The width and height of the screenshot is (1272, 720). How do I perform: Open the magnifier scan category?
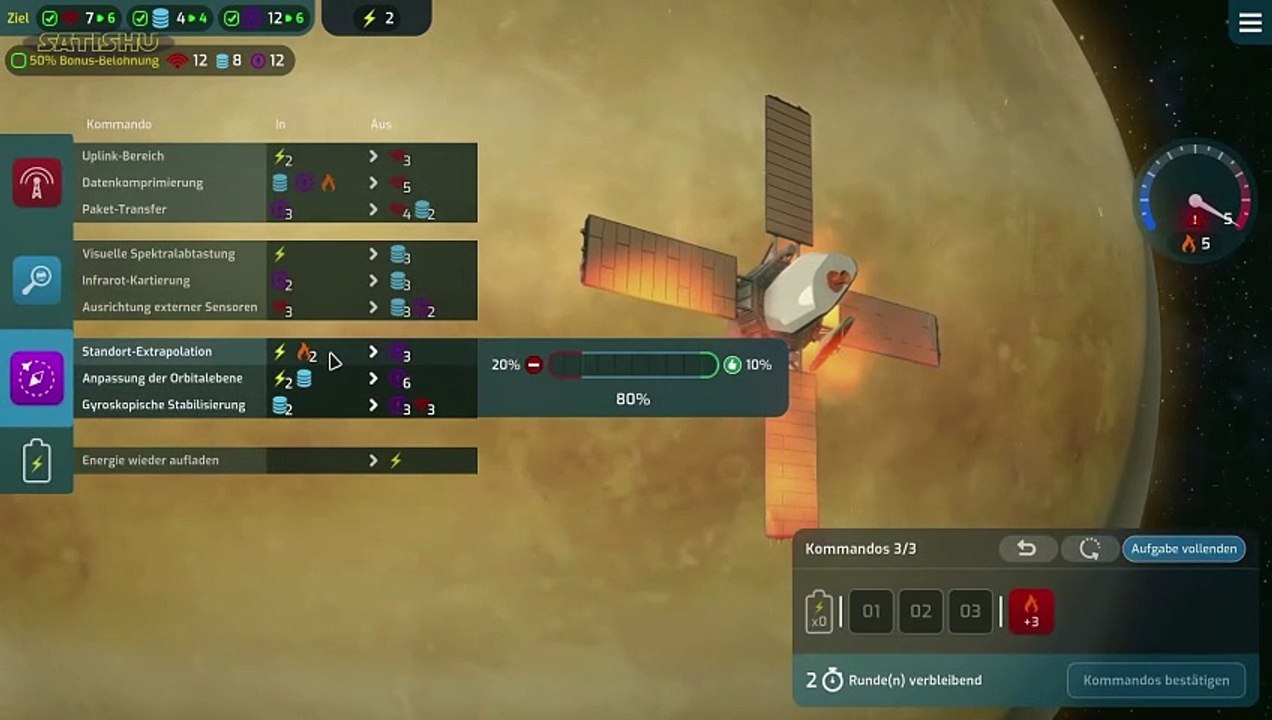[37, 280]
